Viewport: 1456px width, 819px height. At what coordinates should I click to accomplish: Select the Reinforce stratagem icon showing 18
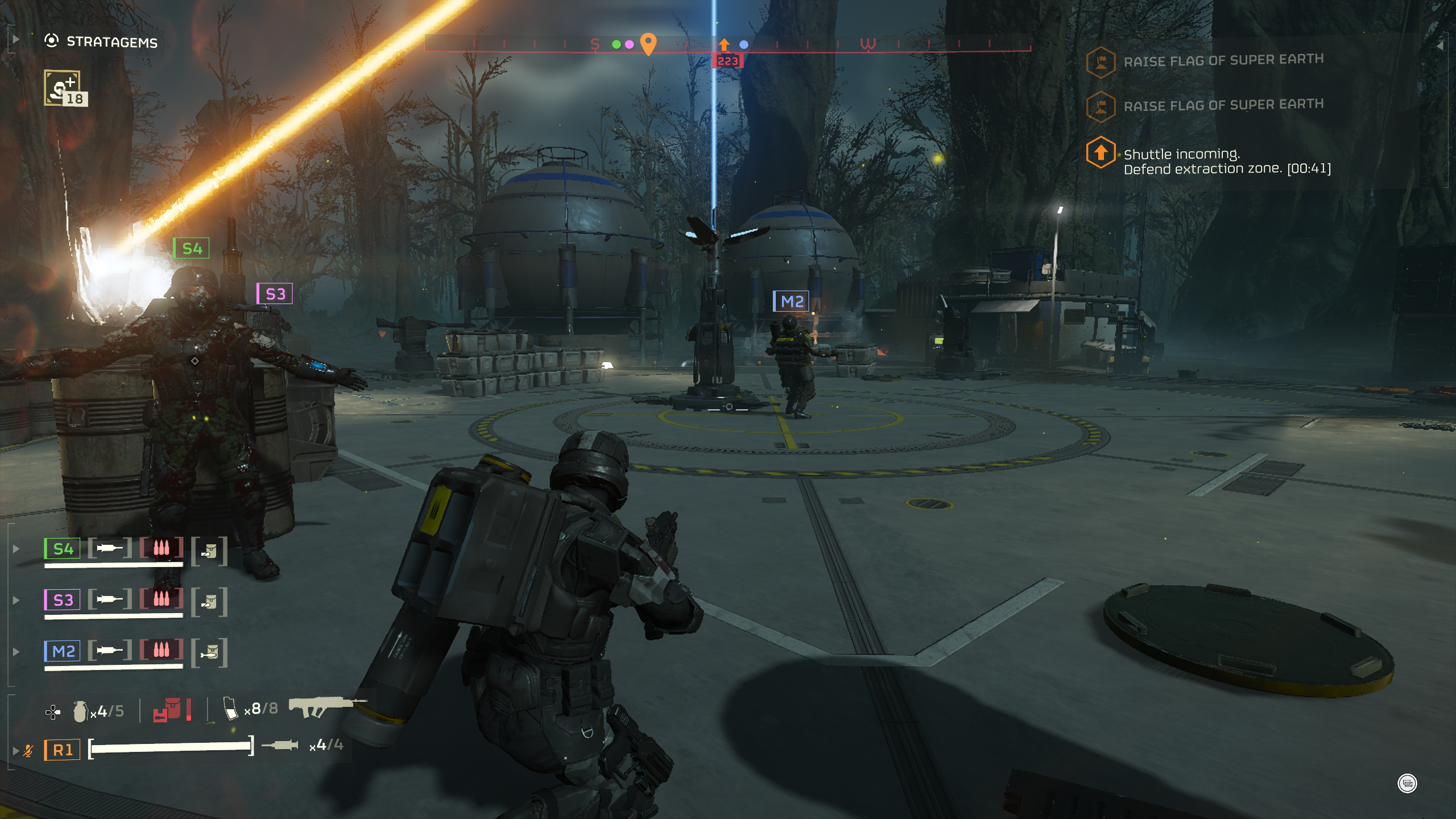pos(64,89)
